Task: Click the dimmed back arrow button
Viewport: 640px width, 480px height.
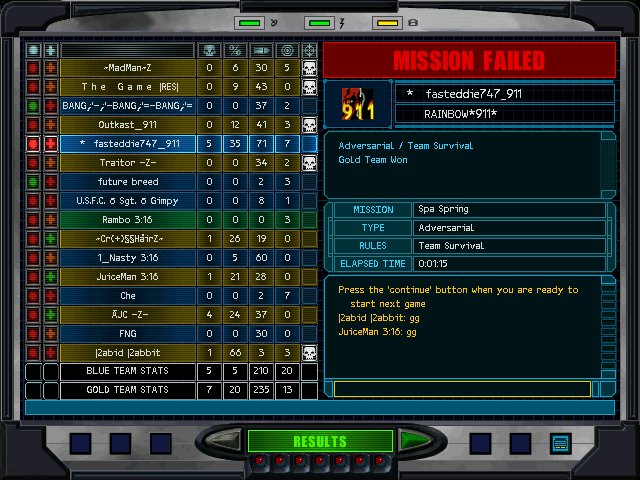Action: point(228,440)
